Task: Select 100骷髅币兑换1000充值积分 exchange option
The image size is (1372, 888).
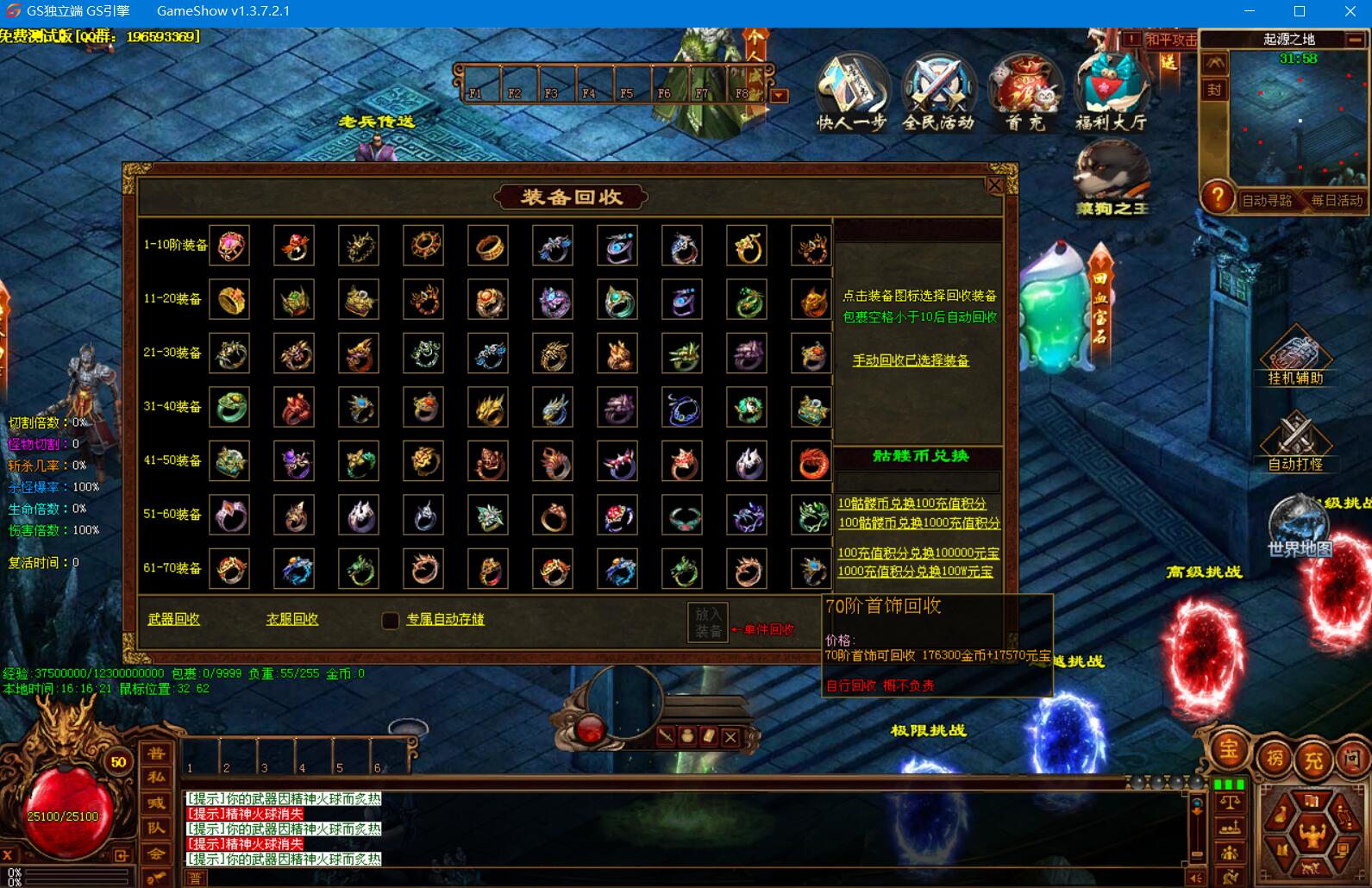Action: (x=918, y=522)
